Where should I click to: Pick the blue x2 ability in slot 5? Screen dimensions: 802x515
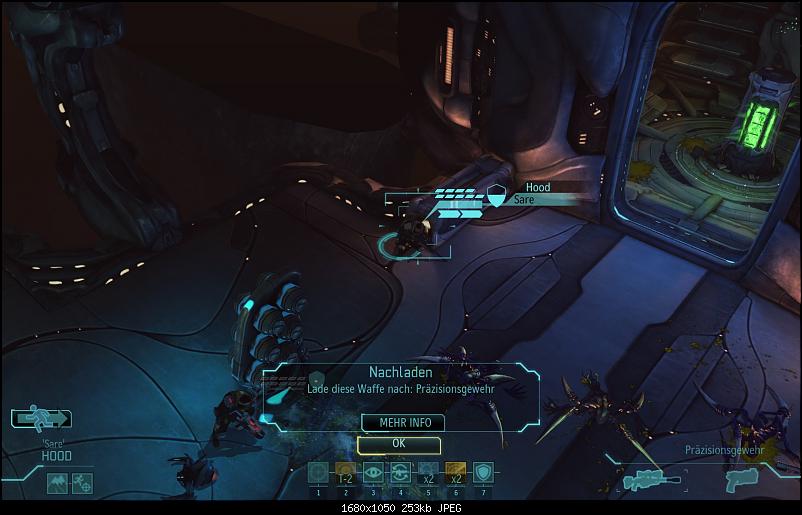(427, 473)
